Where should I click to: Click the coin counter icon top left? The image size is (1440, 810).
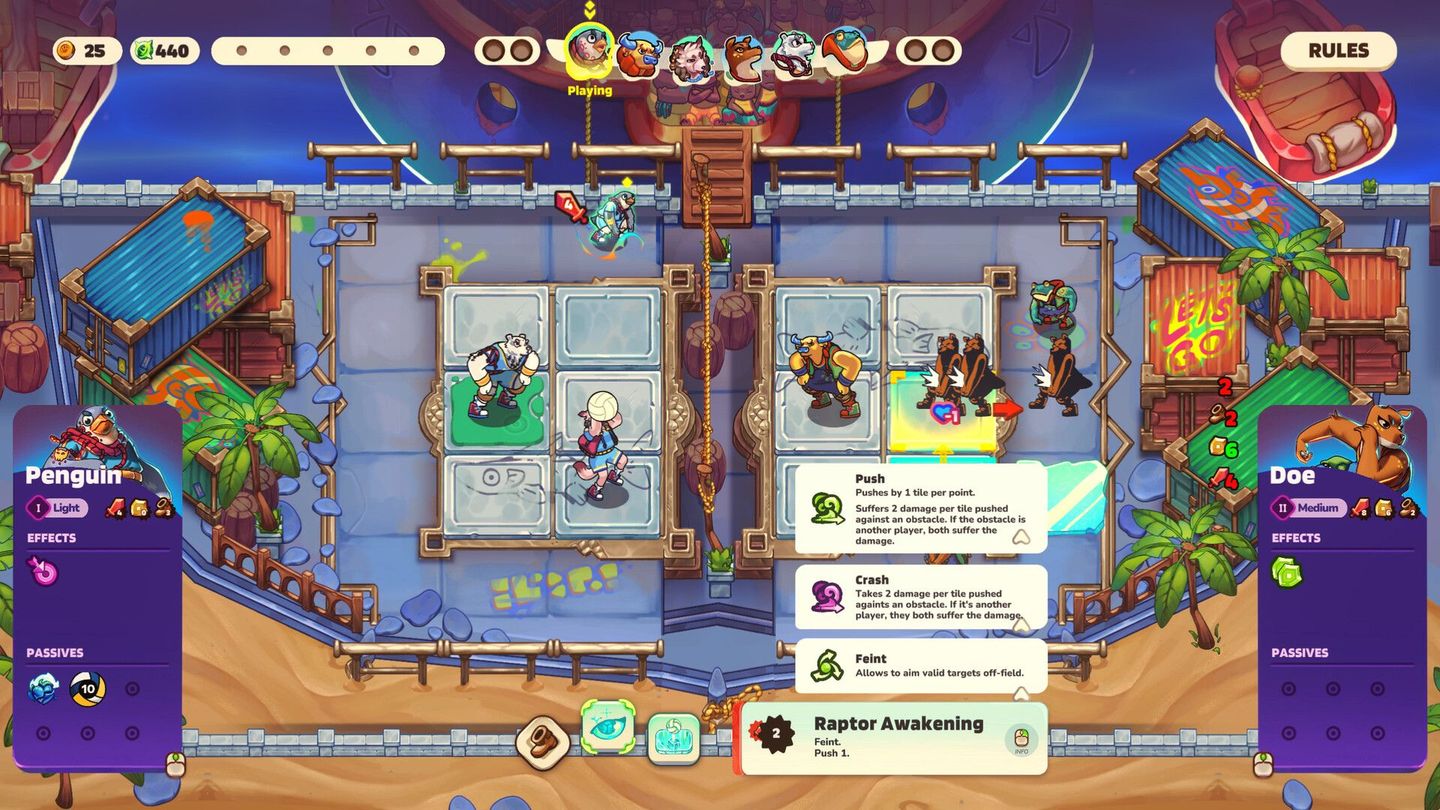click(x=68, y=50)
